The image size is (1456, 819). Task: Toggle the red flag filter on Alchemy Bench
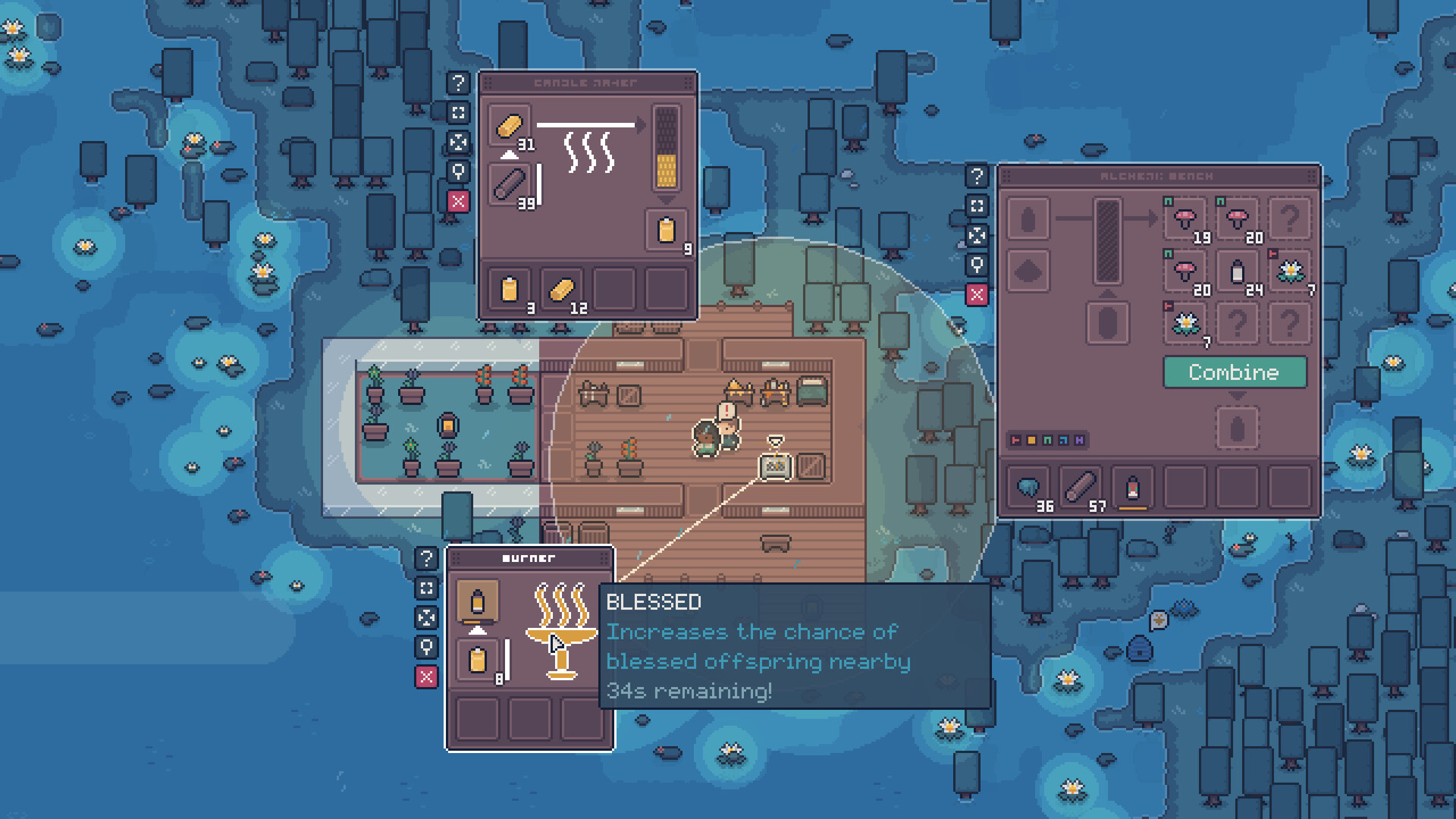[x=1015, y=441]
